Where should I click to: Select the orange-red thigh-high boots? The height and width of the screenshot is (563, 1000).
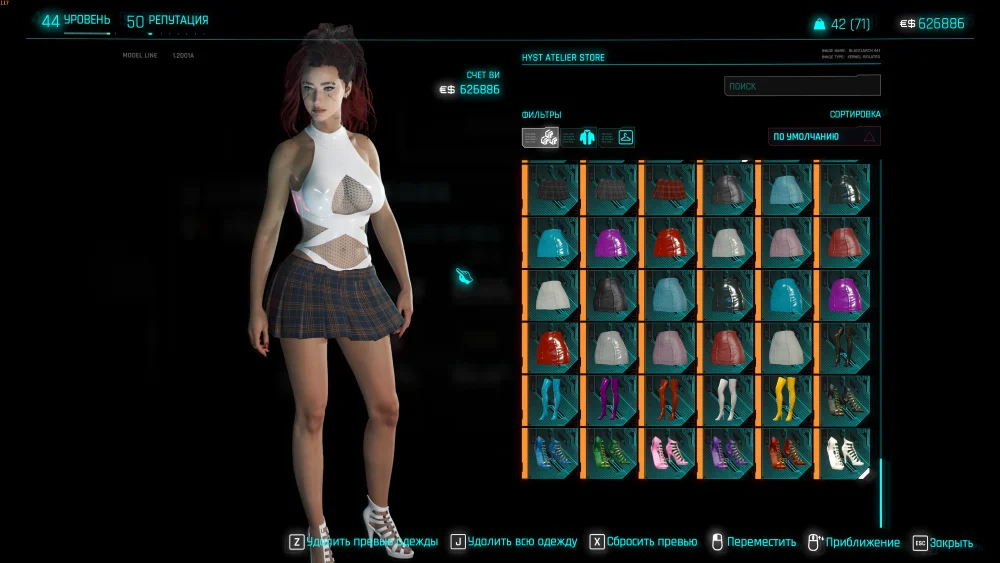tap(668, 398)
